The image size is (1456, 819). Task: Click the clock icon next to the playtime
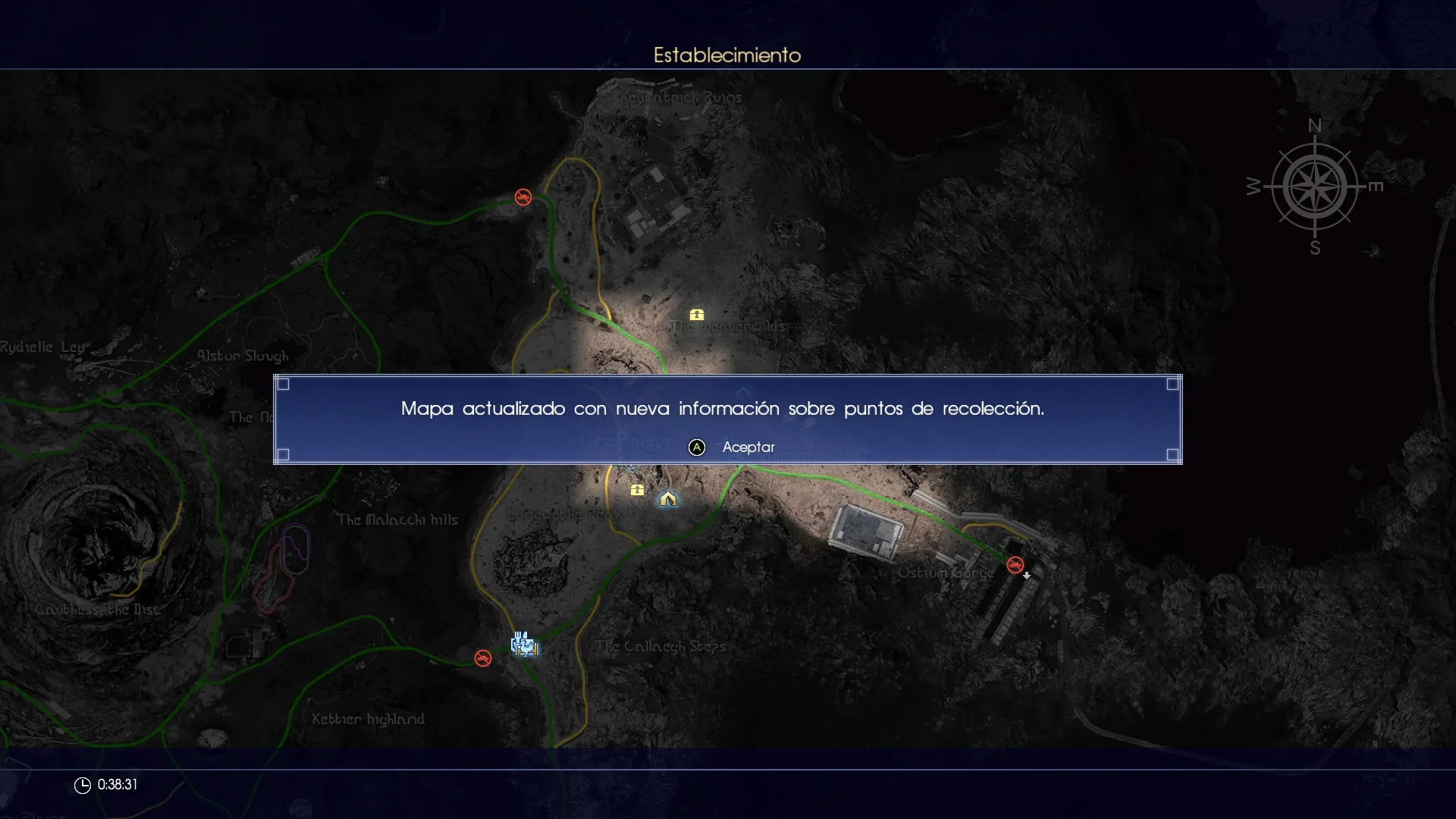pos(81,785)
